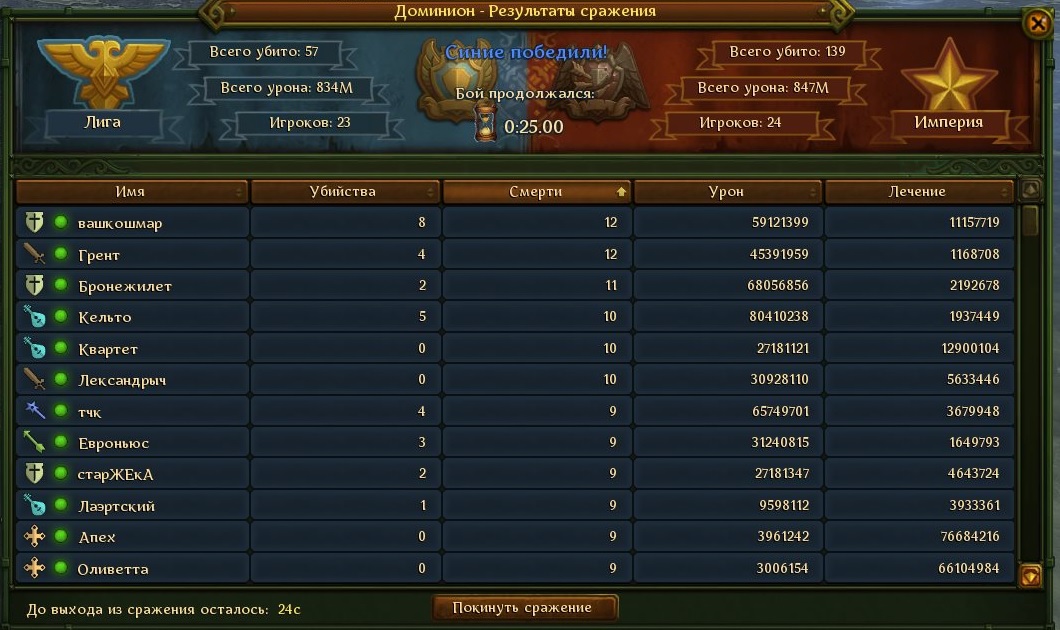
Task: Sort players by Урон column
Action: (x=727, y=191)
